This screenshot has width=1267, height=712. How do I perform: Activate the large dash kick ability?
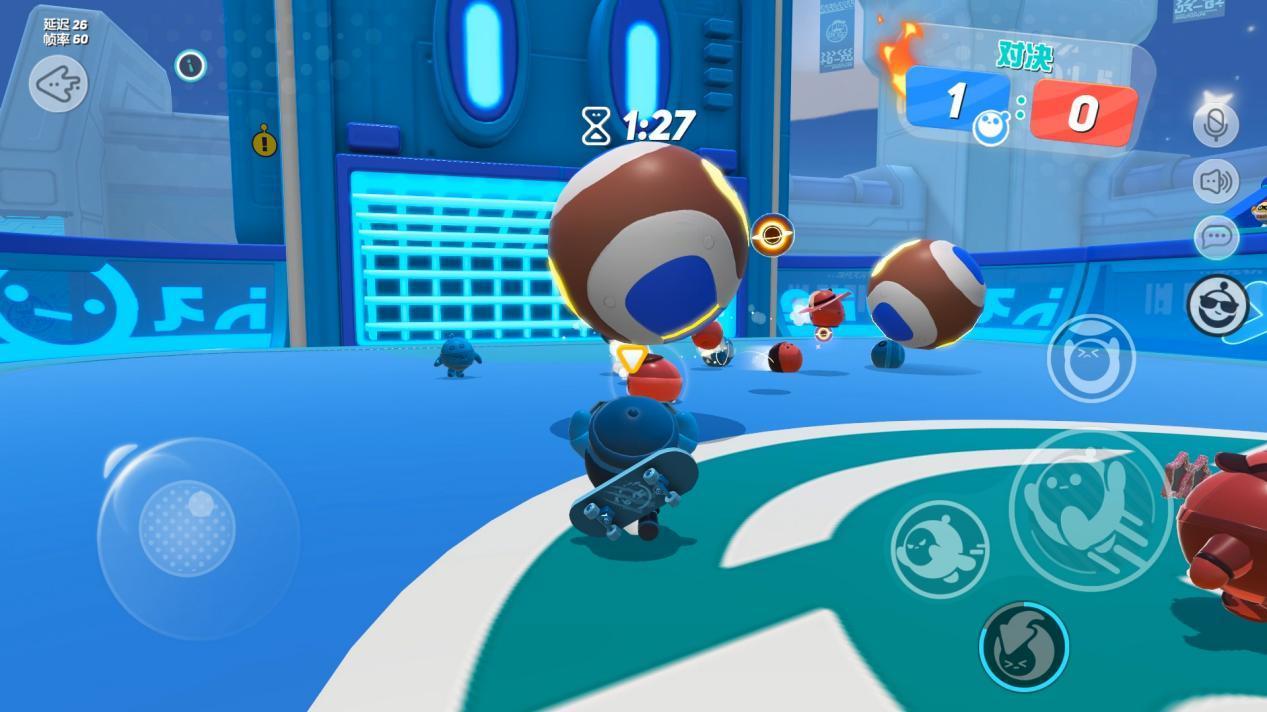point(1089,510)
